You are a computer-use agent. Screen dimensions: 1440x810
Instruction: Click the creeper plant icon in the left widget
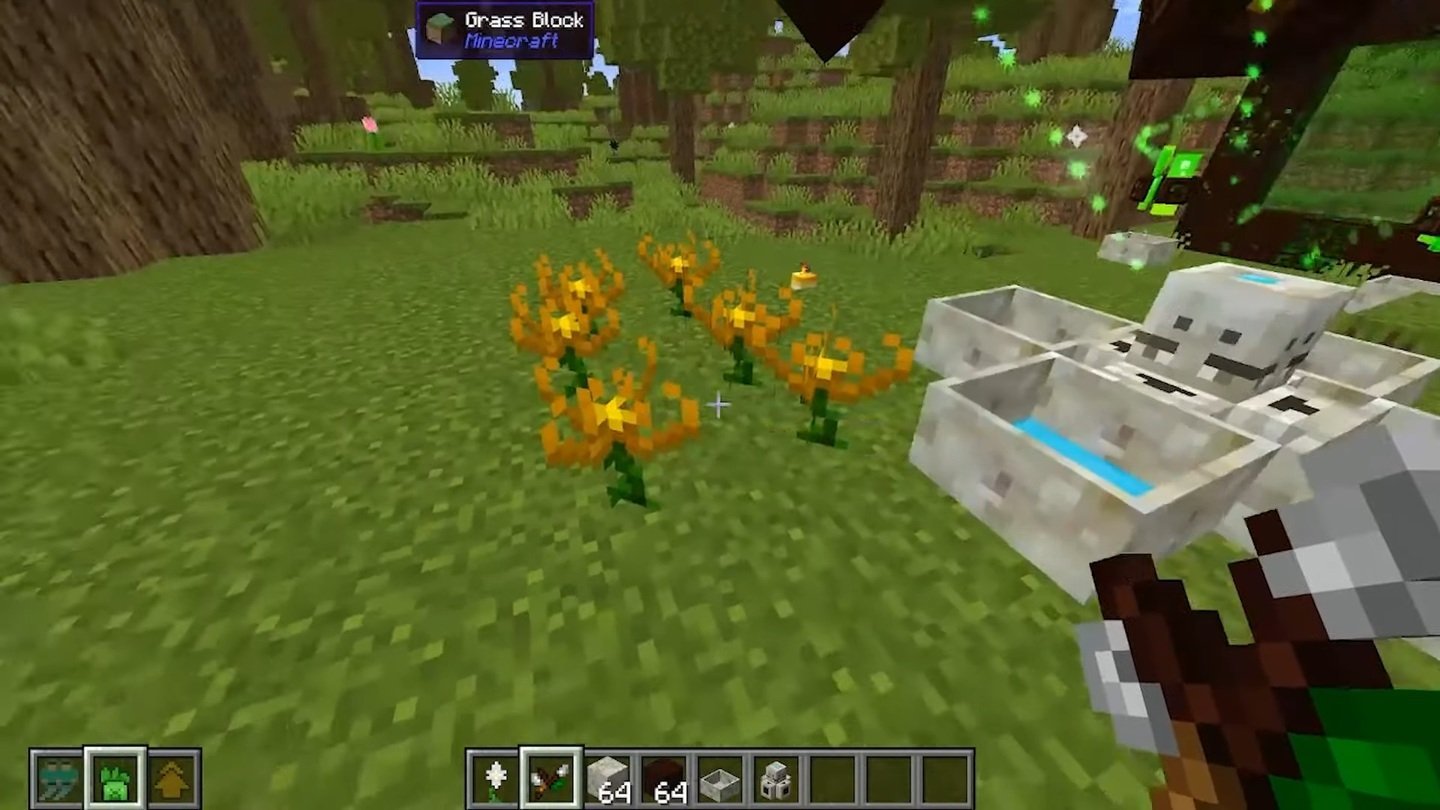[x=115, y=778]
